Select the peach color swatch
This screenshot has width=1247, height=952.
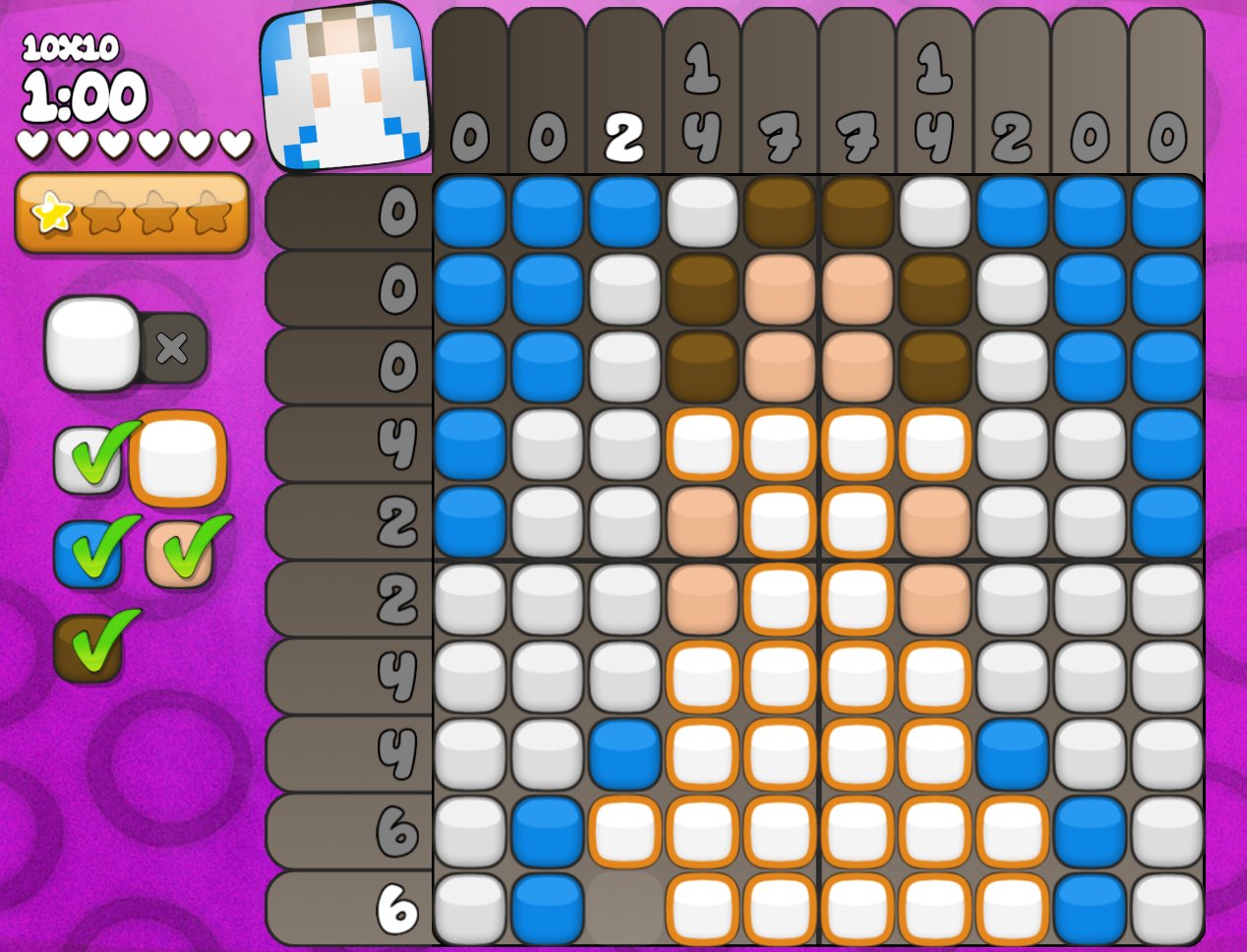tap(179, 554)
